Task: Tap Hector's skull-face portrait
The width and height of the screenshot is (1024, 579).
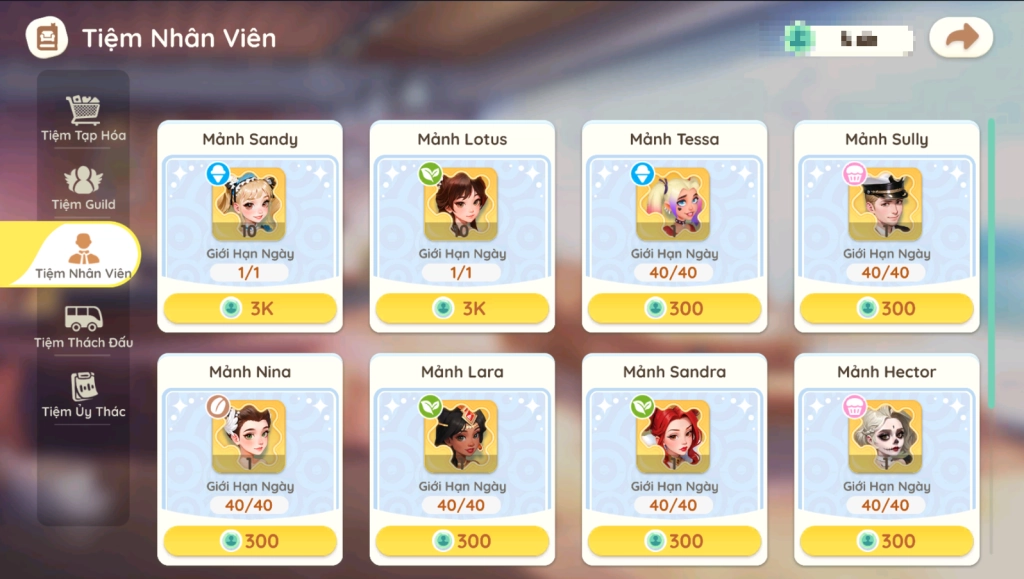Action: pyautogui.click(x=886, y=436)
